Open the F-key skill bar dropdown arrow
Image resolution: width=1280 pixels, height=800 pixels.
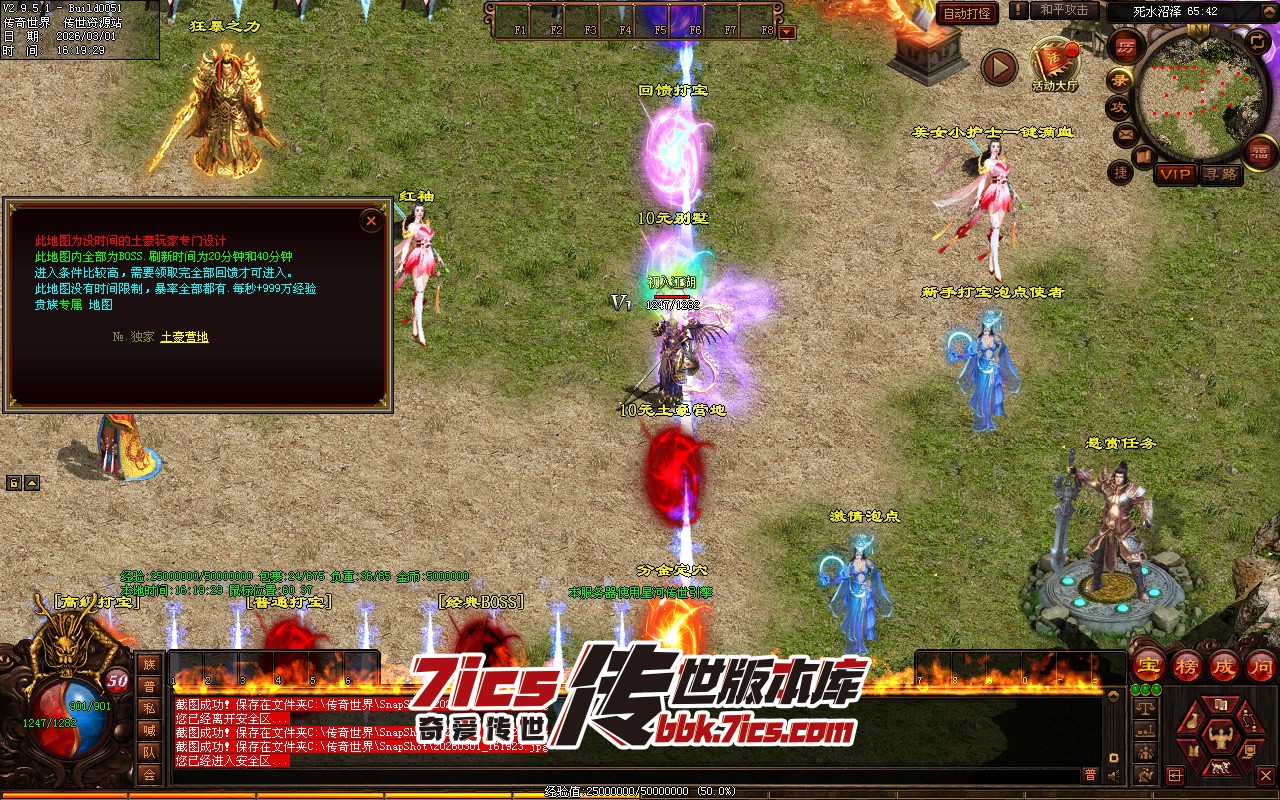(x=787, y=31)
